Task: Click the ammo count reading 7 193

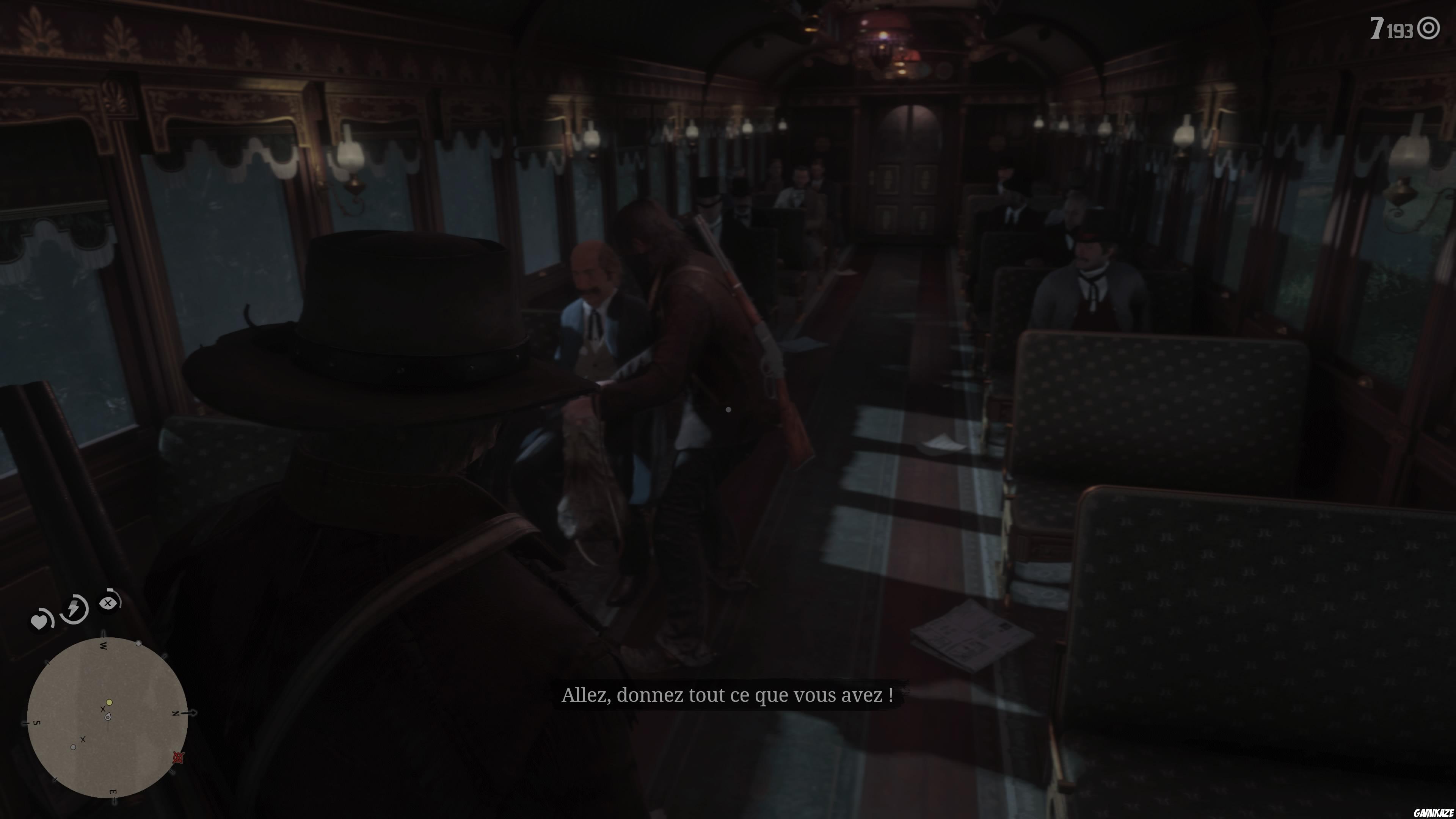Action: click(x=1392, y=27)
